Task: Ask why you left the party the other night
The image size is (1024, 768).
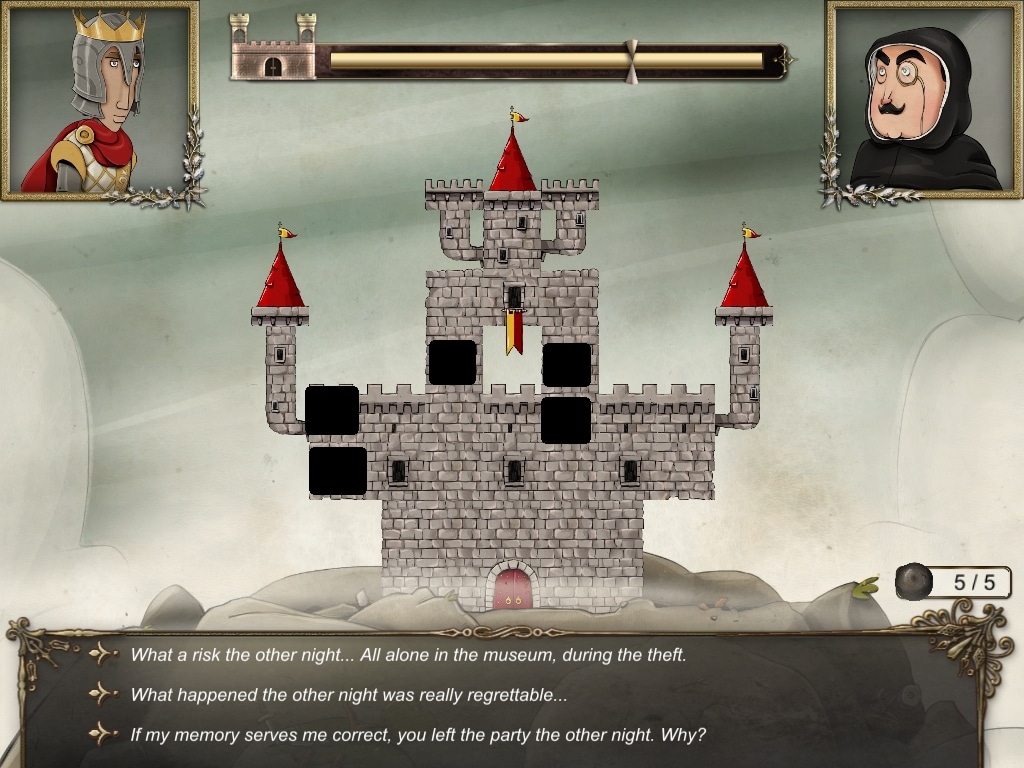Action: 418,735
